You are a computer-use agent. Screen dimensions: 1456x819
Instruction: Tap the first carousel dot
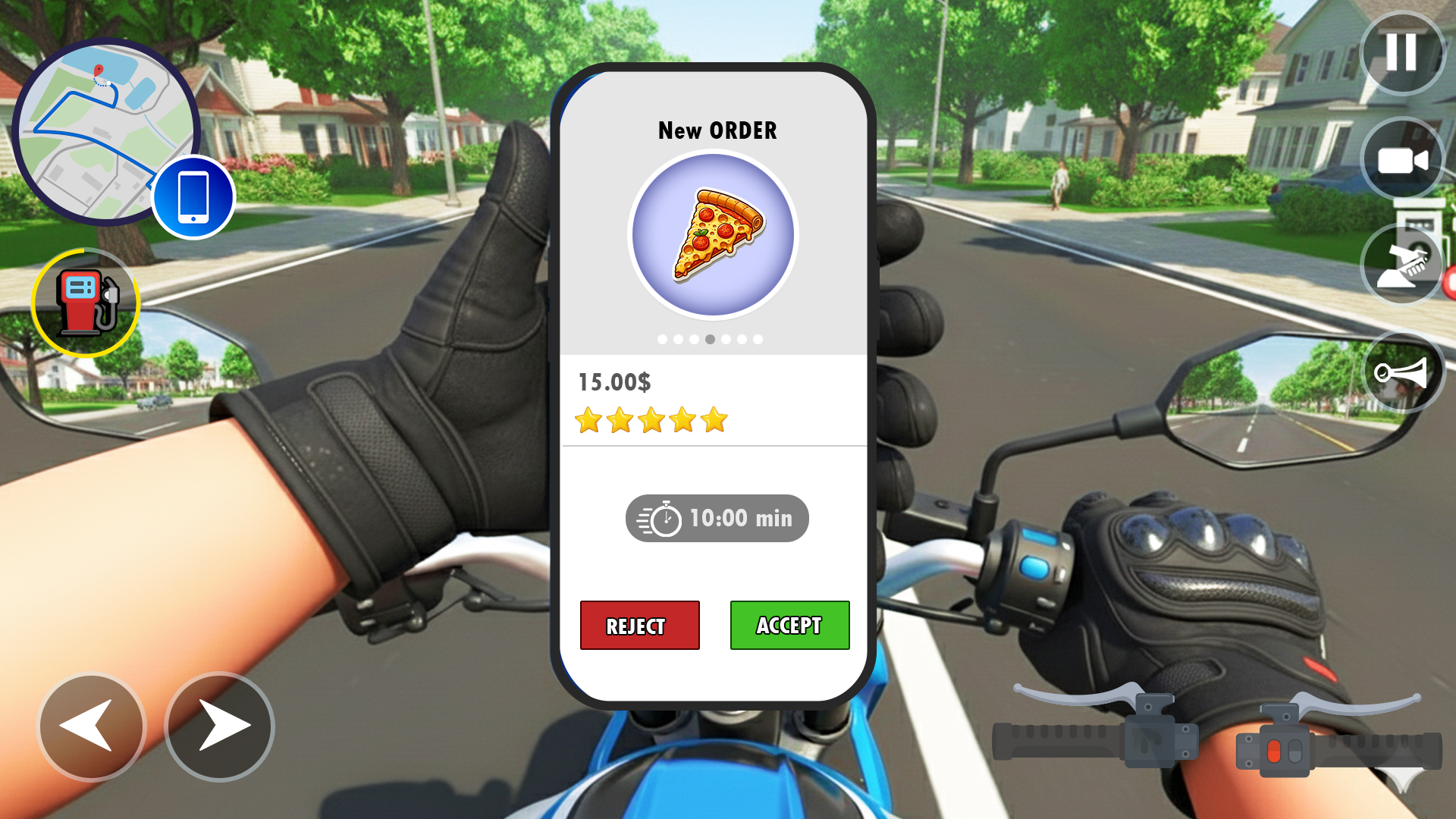point(661,339)
